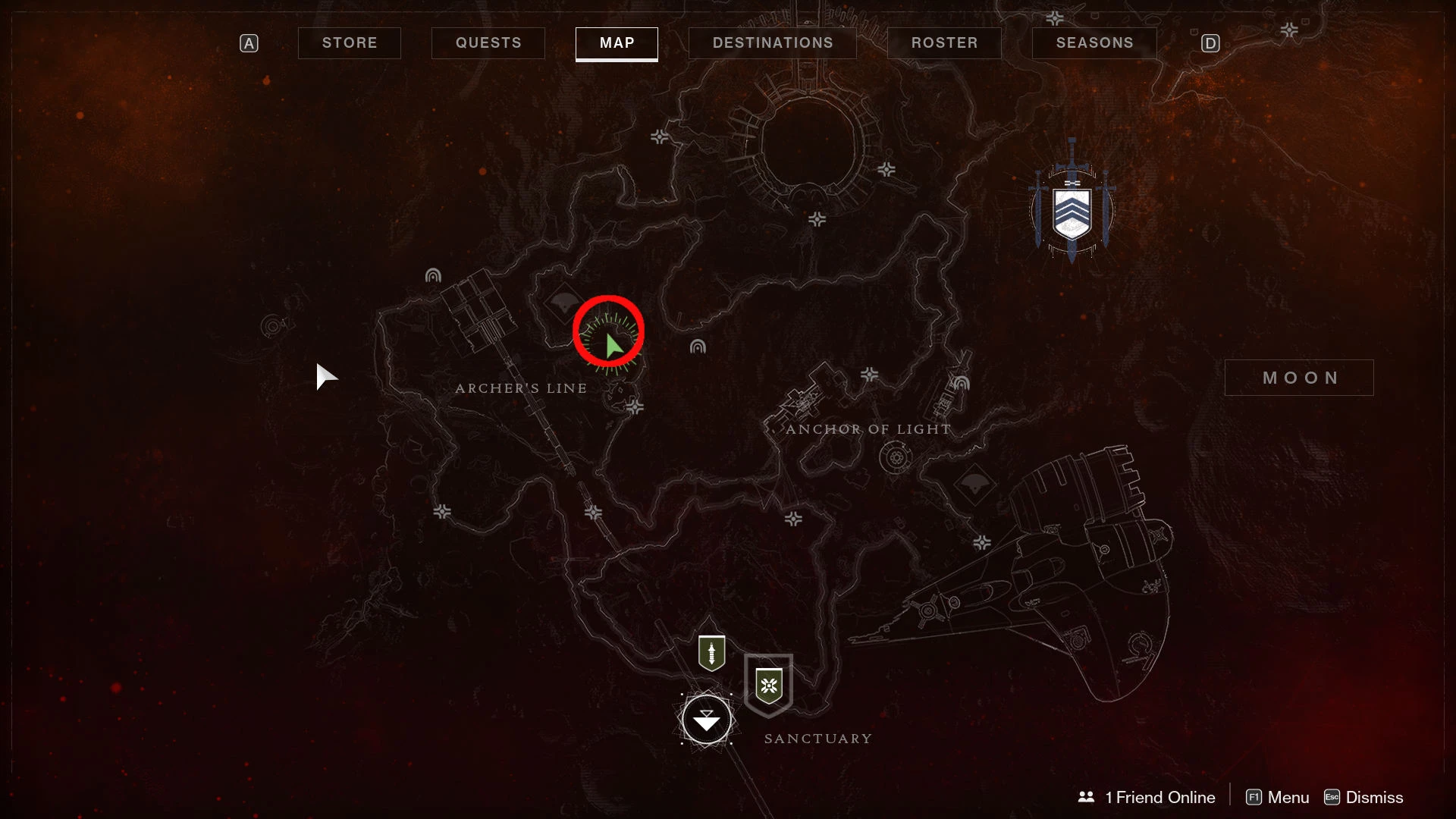Select the Map tab
The width and height of the screenshot is (1456, 819).
pos(617,43)
